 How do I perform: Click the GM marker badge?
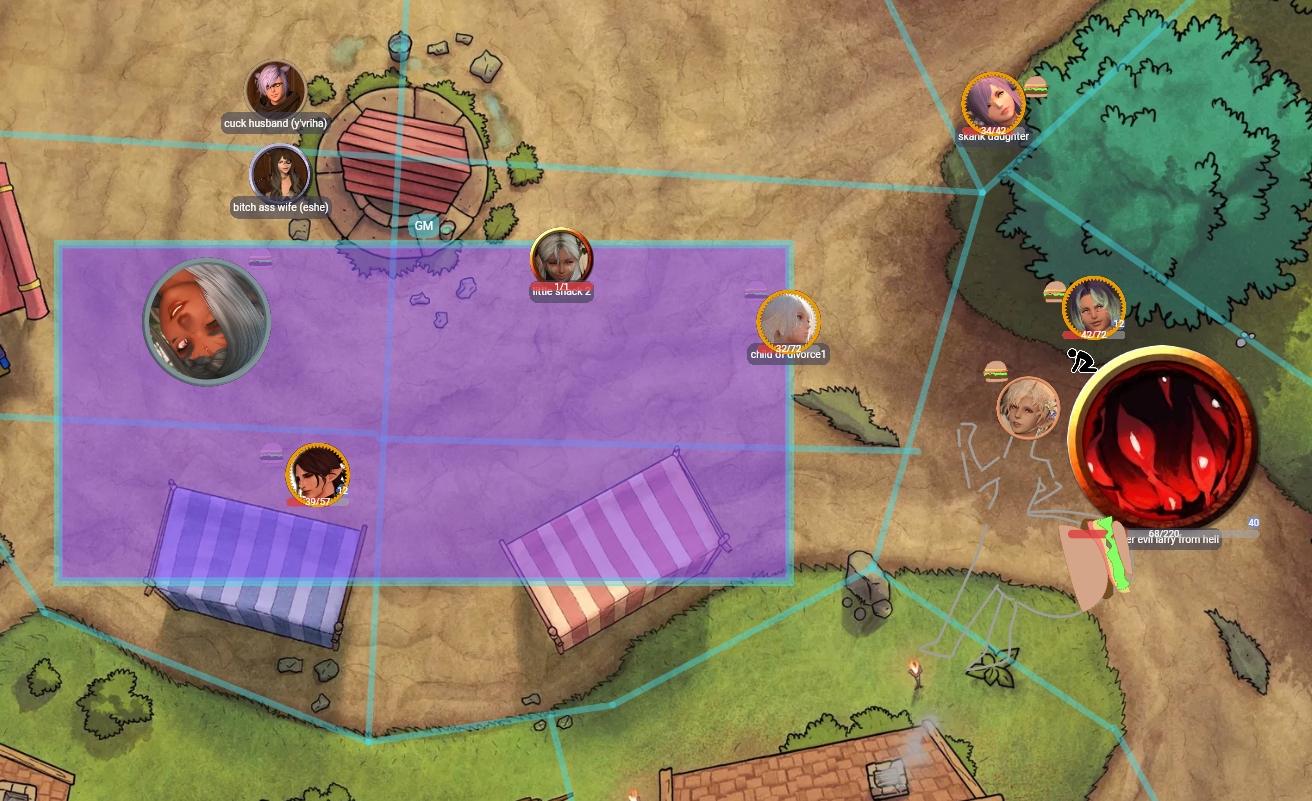coord(424,226)
